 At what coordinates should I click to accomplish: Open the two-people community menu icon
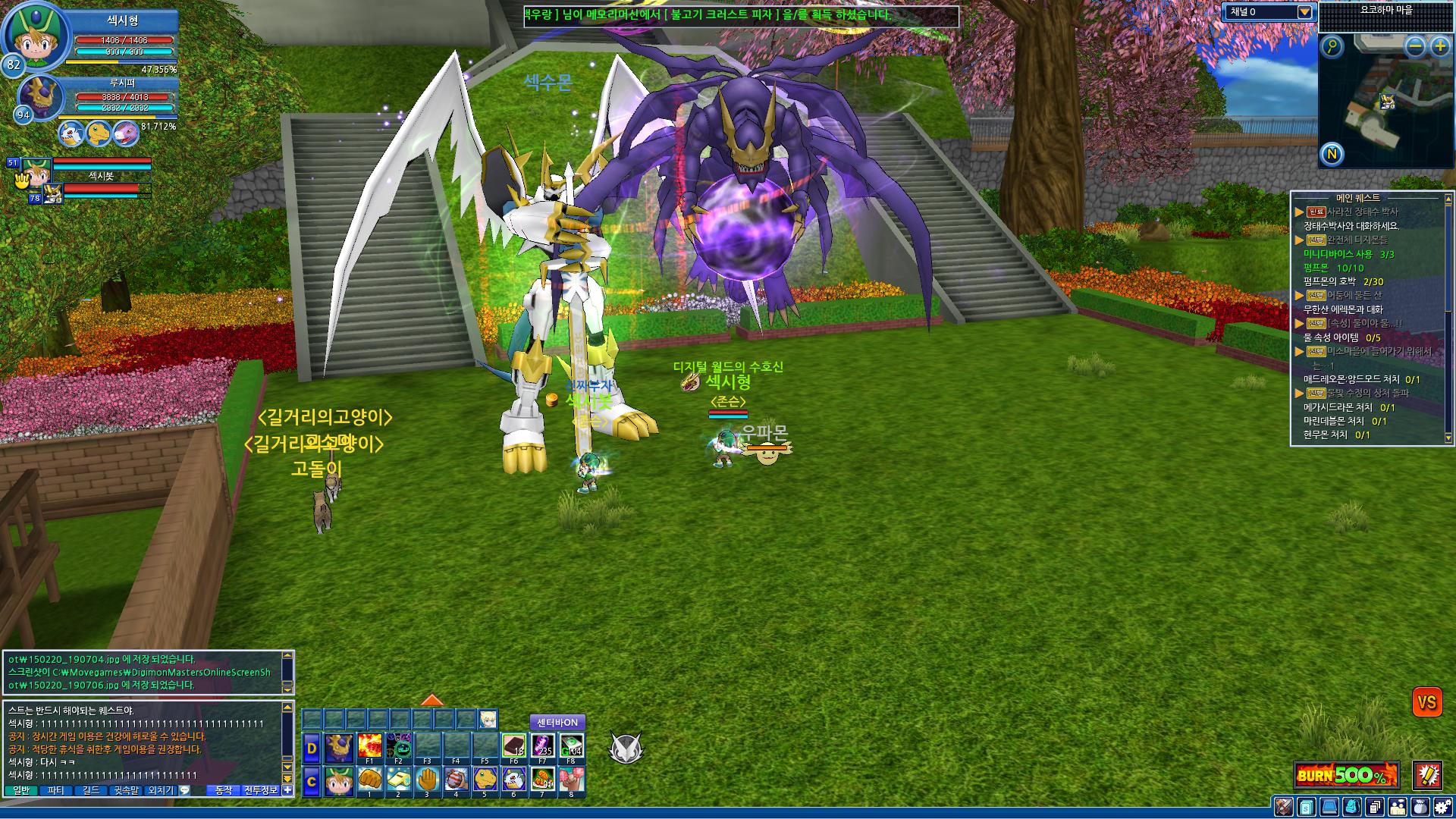pos(1397,807)
